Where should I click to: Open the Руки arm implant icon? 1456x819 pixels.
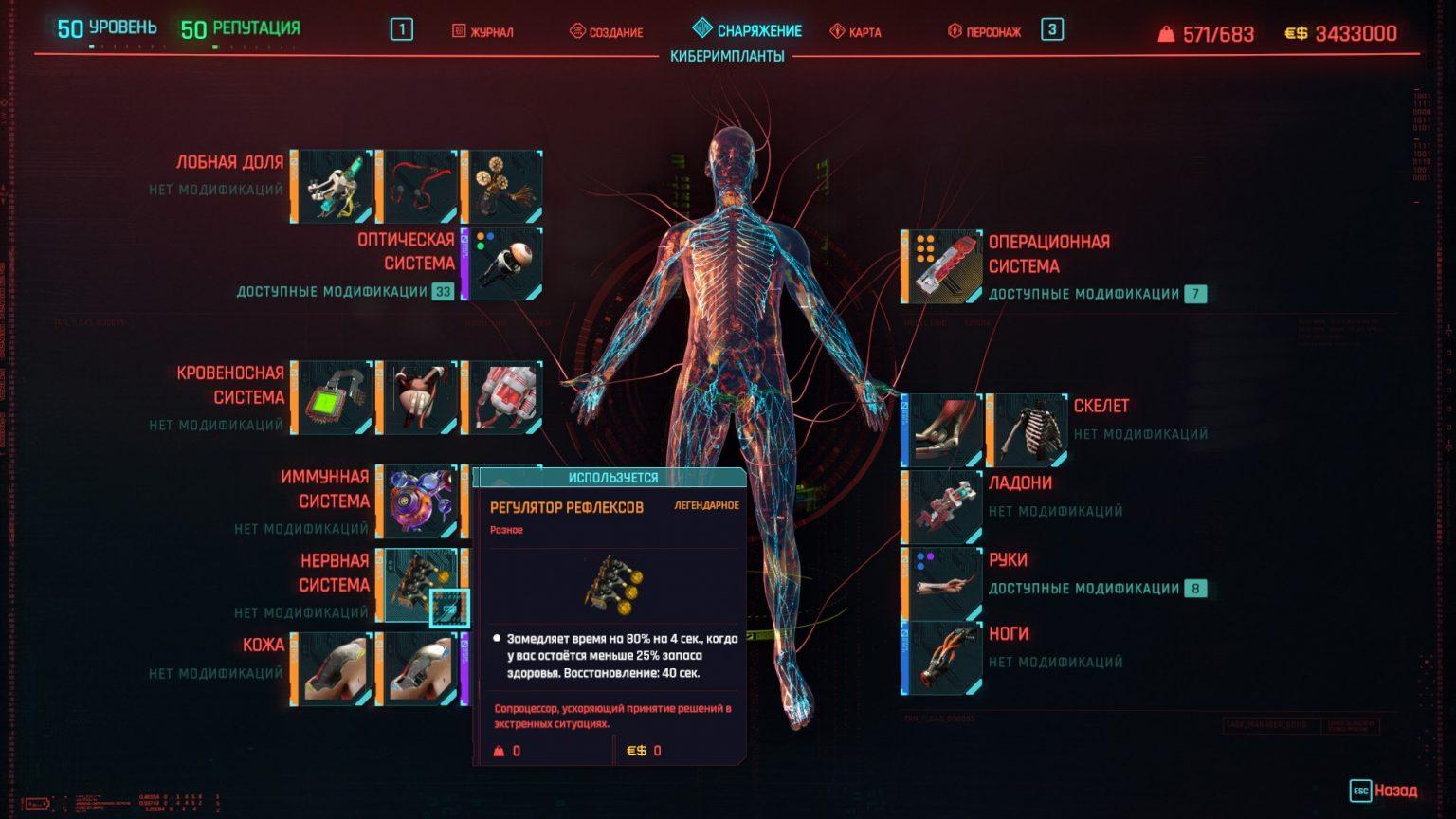(943, 579)
